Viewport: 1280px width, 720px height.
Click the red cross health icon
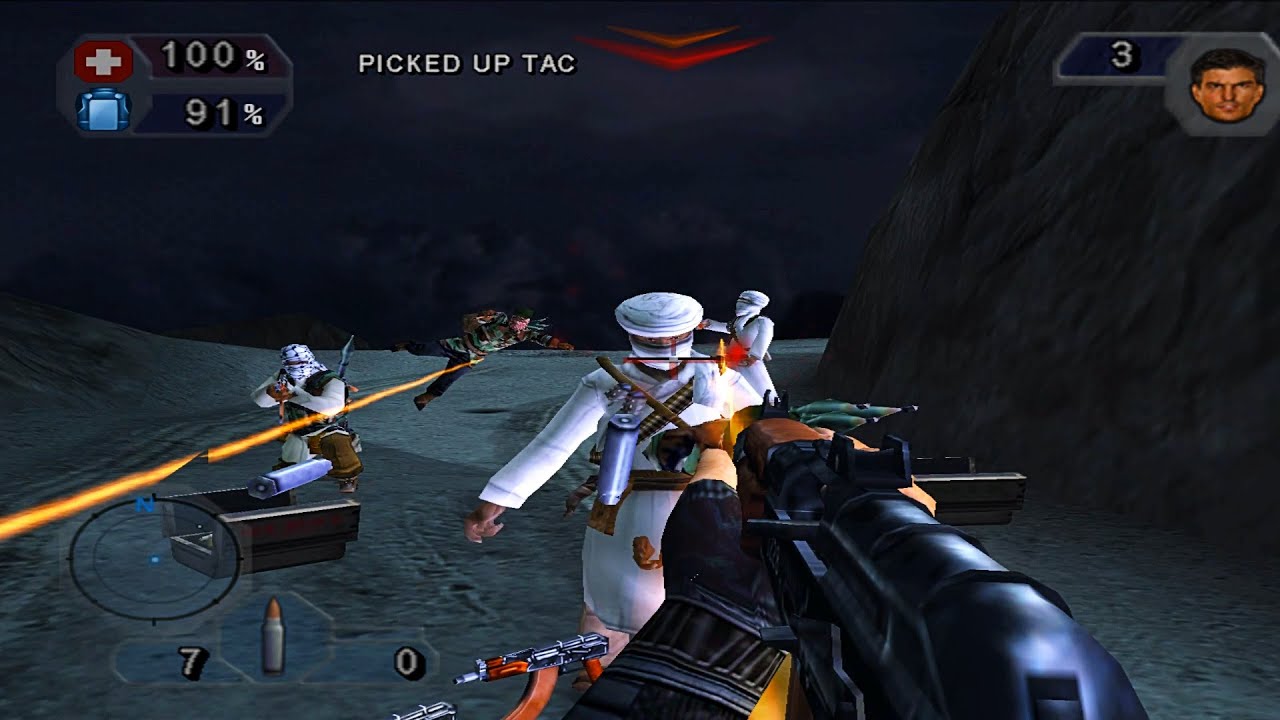click(103, 62)
